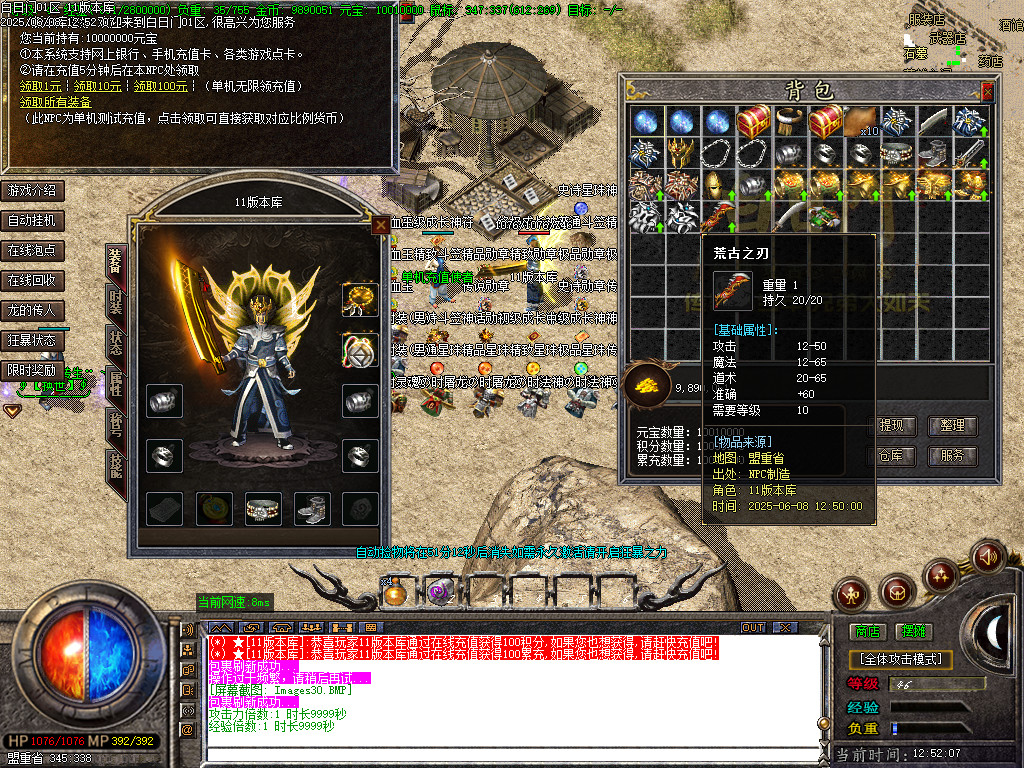Claim the 限时奖励 timed reward
1024x768 pixels.
(32, 370)
